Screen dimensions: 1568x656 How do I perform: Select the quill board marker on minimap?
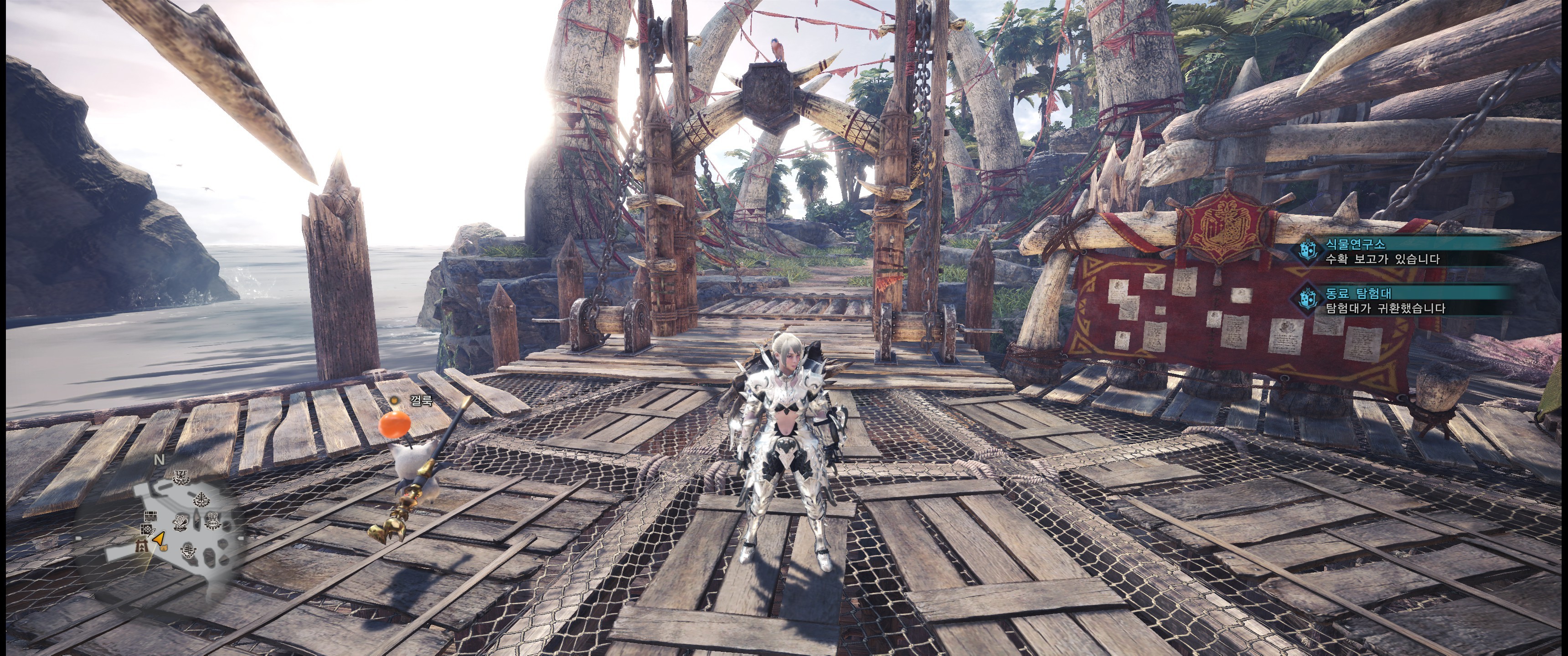coord(147,531)
